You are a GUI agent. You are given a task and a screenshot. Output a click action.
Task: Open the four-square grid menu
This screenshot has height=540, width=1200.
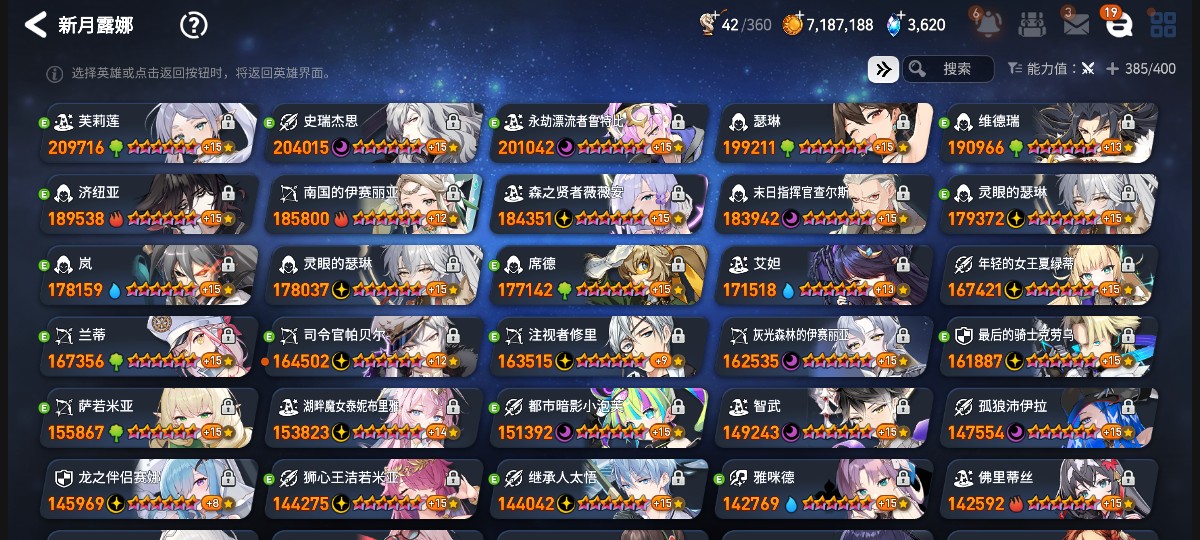[x=1163, y=24]
